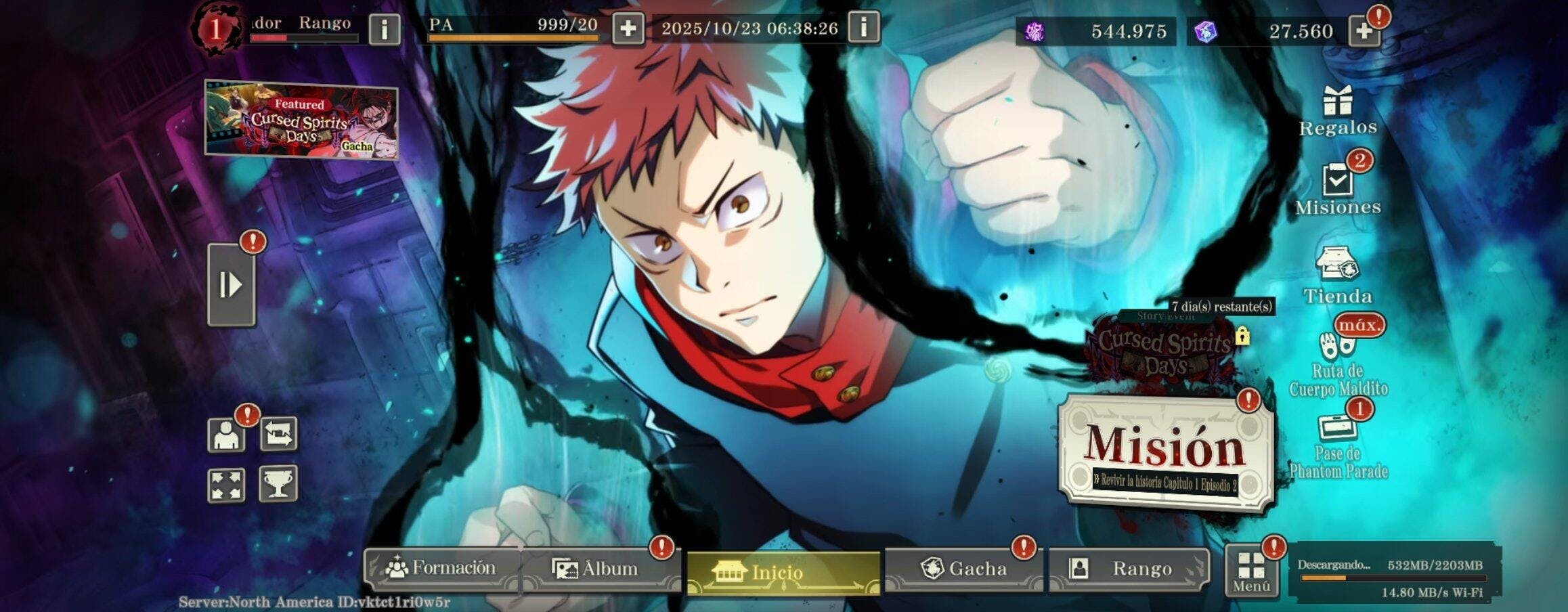The image size is (1568, 612).
Task: Expand the side panel arrow button
Action: (x=231, y=285)
